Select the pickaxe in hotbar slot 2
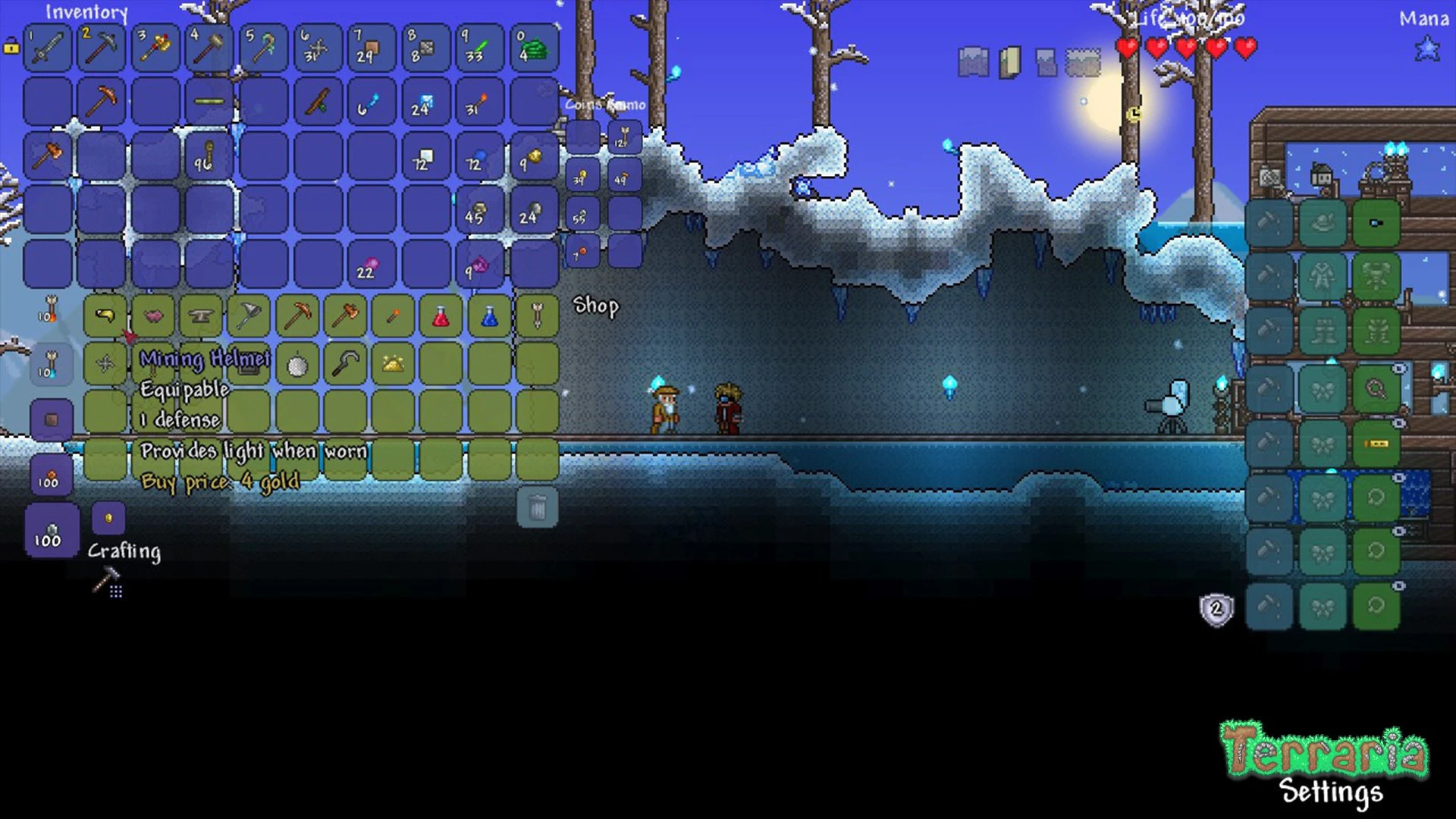 point(102,47)
